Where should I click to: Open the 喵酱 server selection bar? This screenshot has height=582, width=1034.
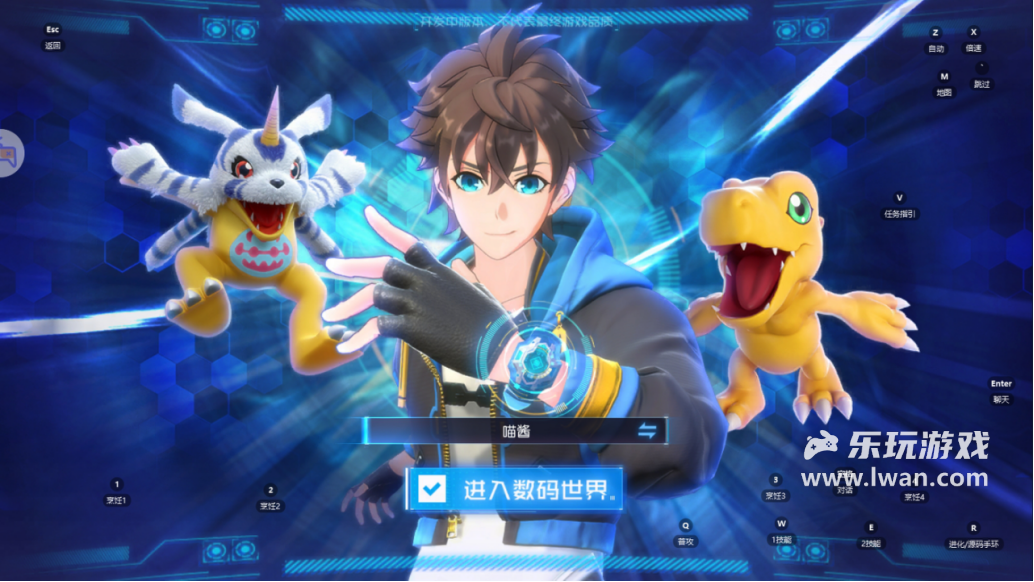(x=512, y=431)
